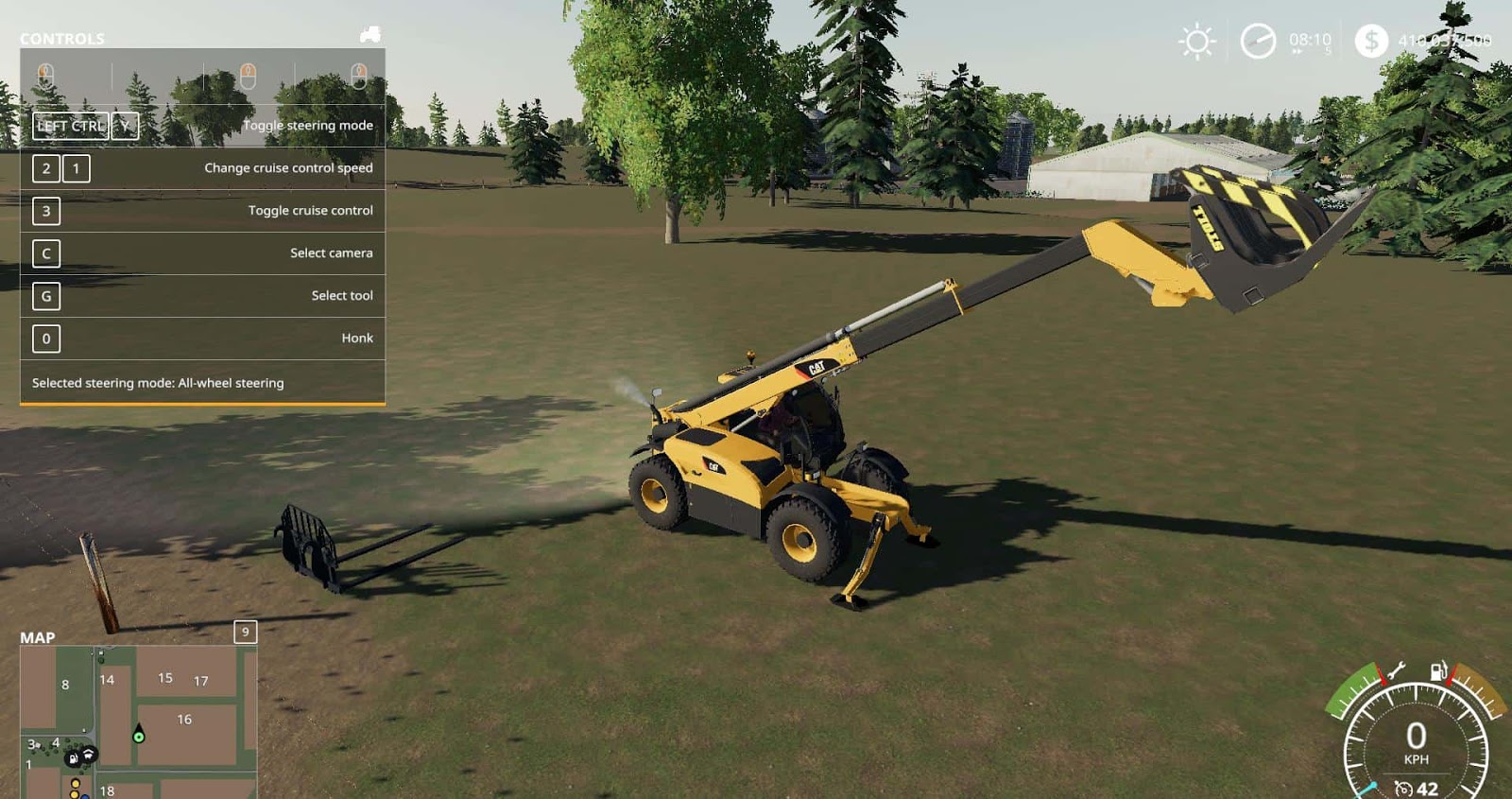
Task: Expand the MAP panel label
Action: (39, 637)
